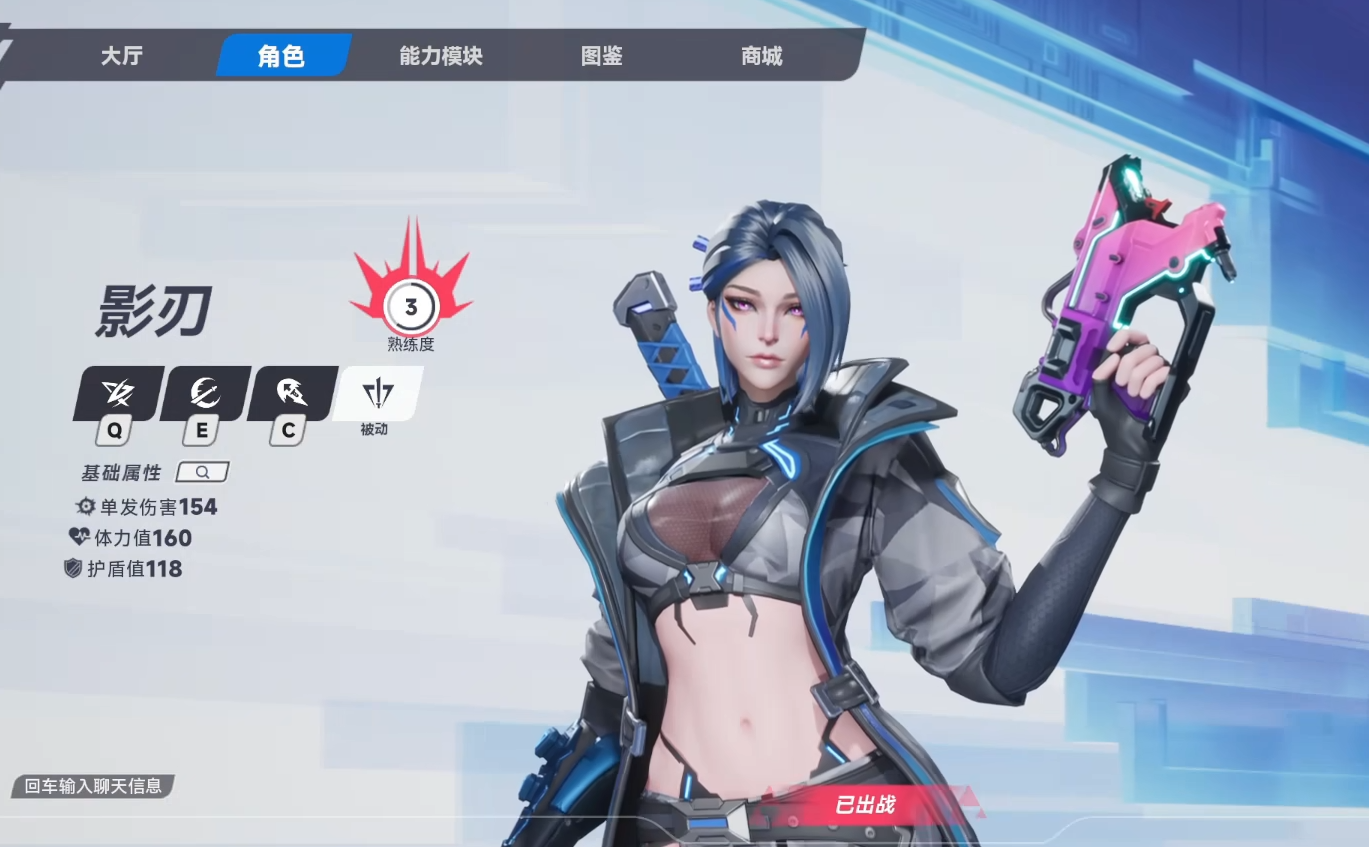
Task: Select the 角色 character tab
Action: (281, 56)
